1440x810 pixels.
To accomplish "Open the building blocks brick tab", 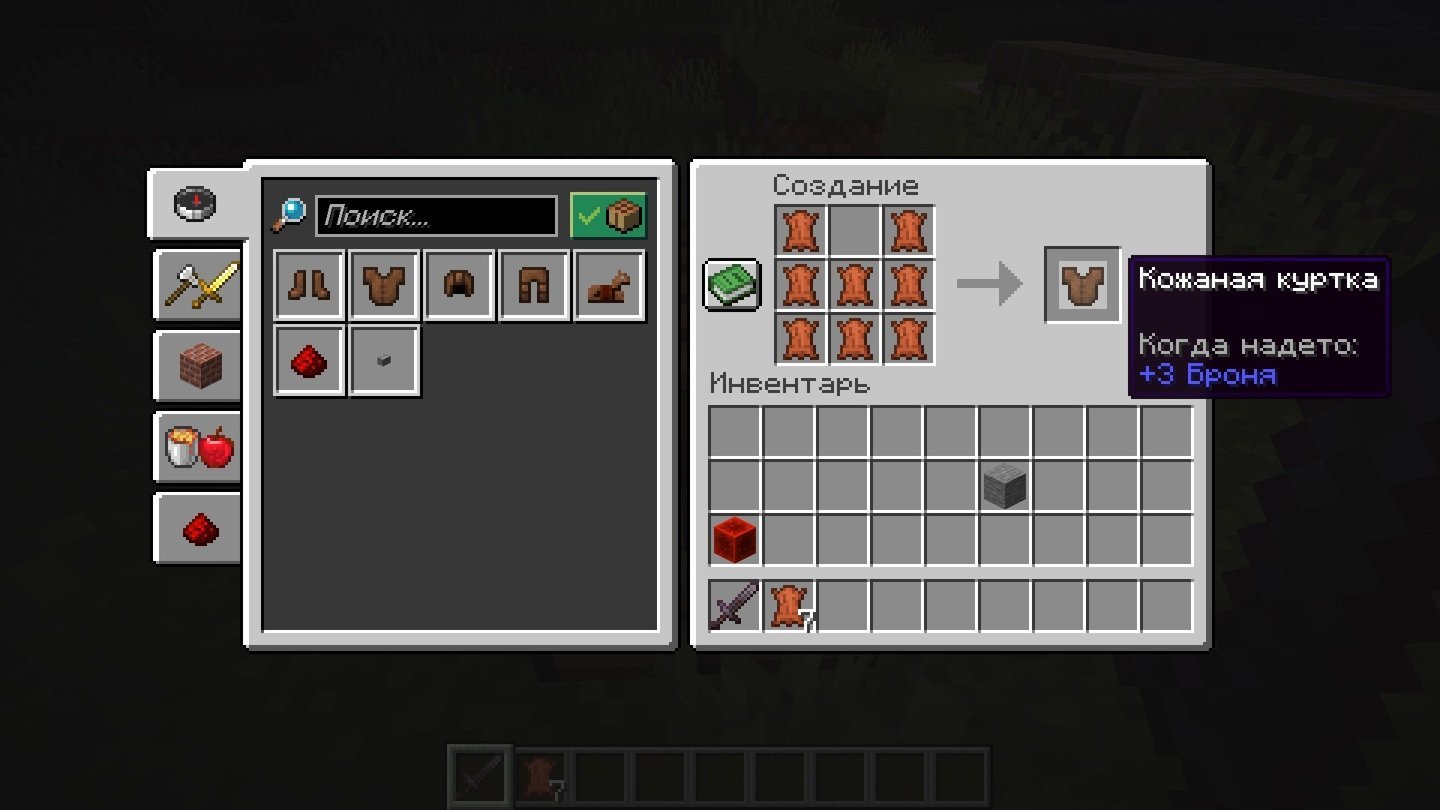I will [x=199, y=367].
